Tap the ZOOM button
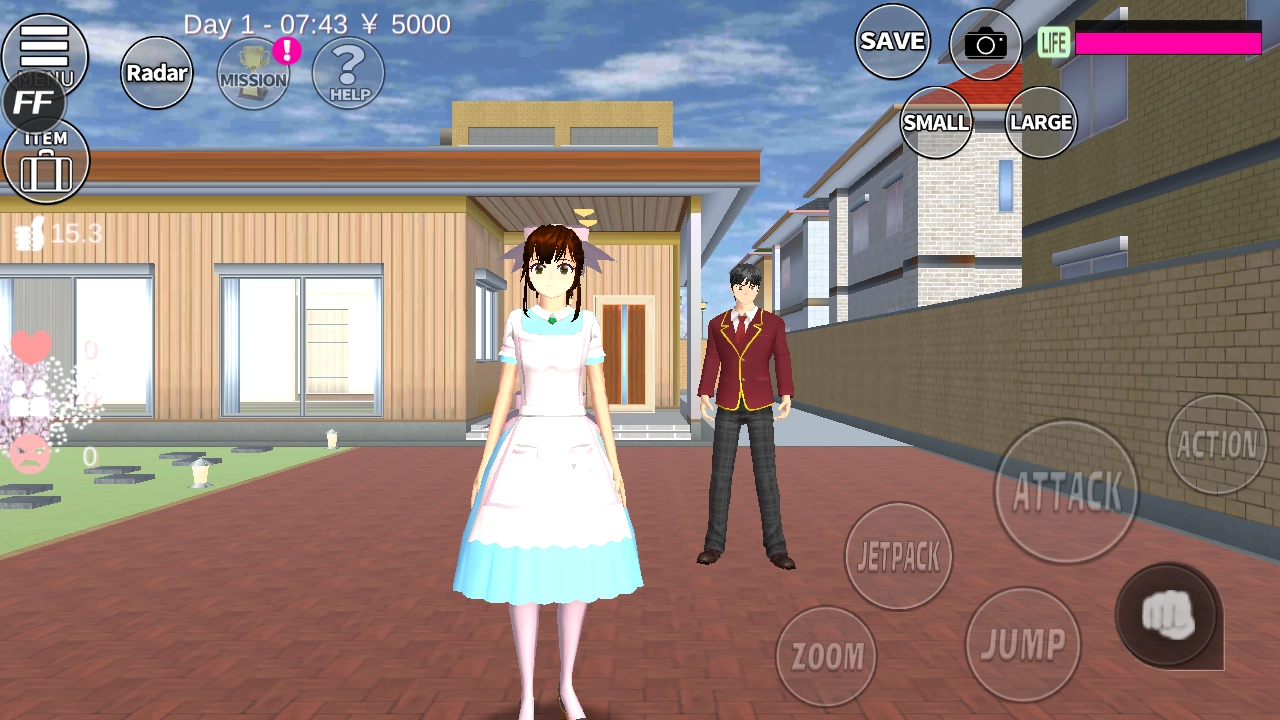 point(826,656)
